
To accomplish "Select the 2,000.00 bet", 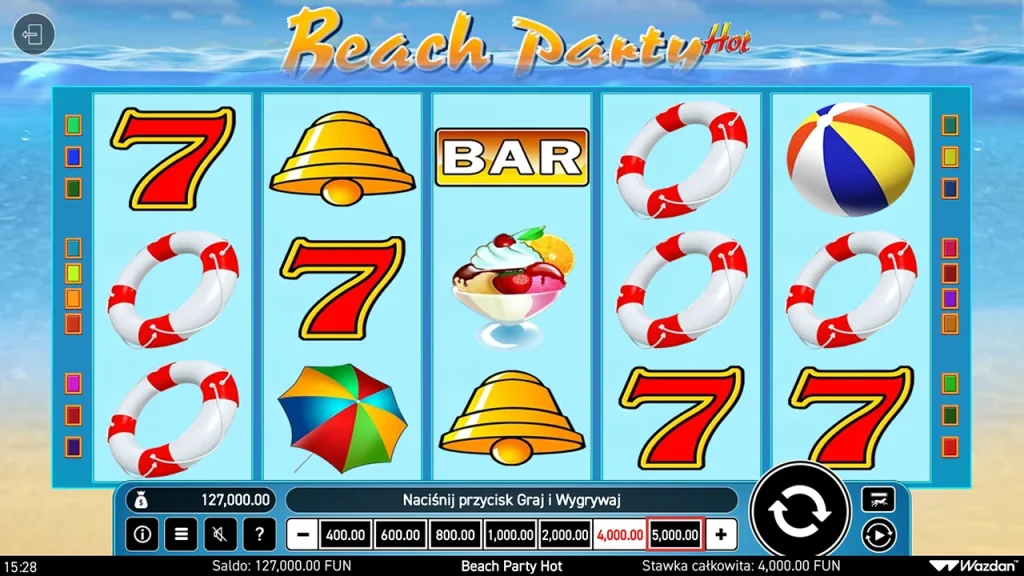I will 565,535.
